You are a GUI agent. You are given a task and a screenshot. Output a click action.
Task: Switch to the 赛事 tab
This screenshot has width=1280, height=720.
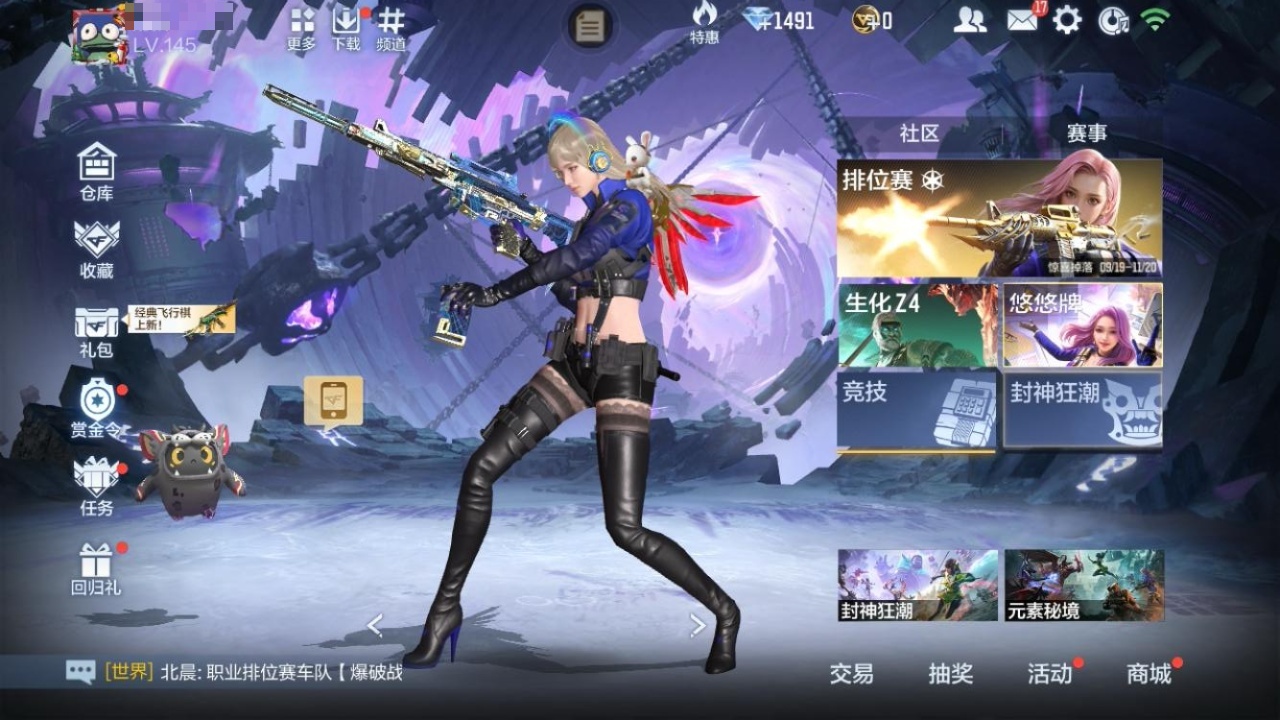1087,133
